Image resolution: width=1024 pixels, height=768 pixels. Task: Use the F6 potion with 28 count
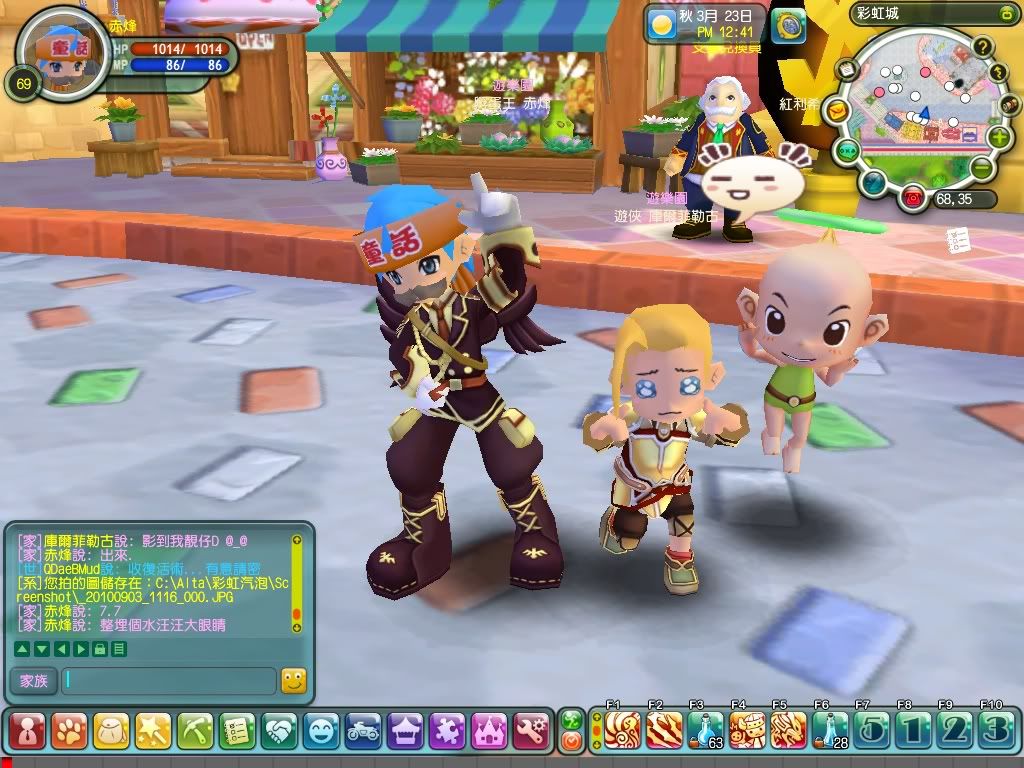[x=830, y=730]
